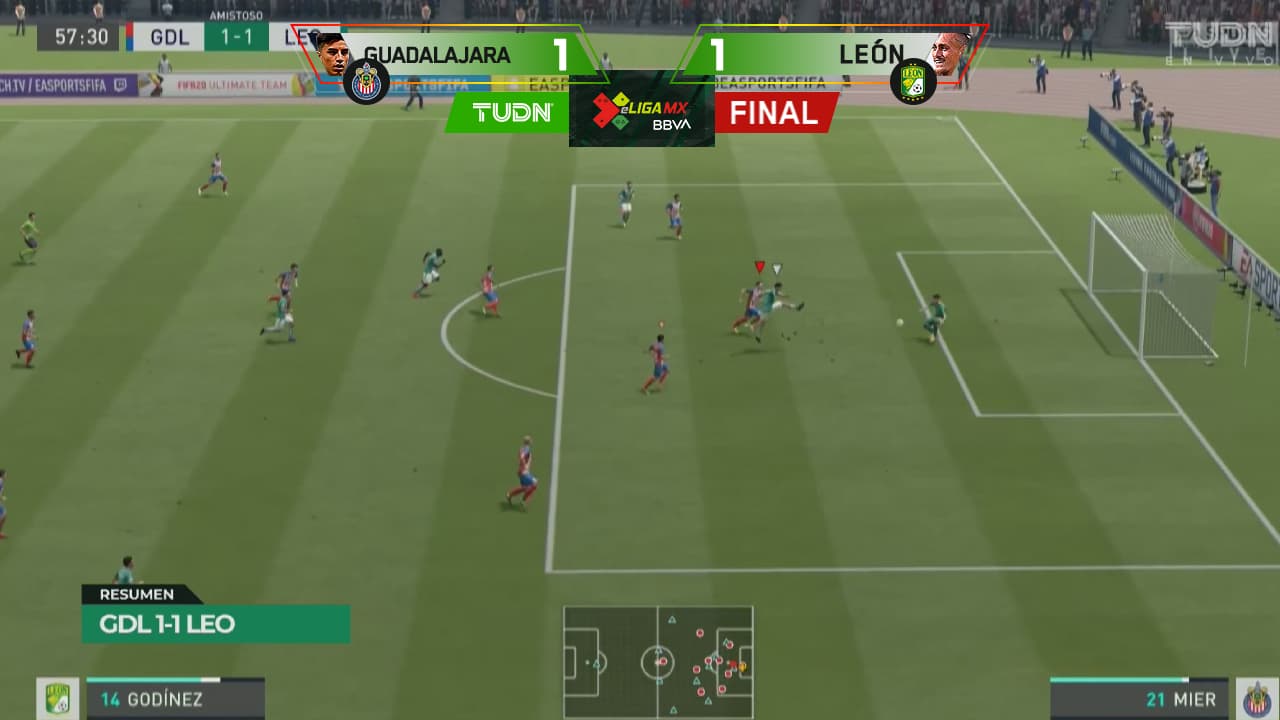Click the GODÍNEZ player name plate
This screenshot has height=720, width=1280.
[165, 700]
